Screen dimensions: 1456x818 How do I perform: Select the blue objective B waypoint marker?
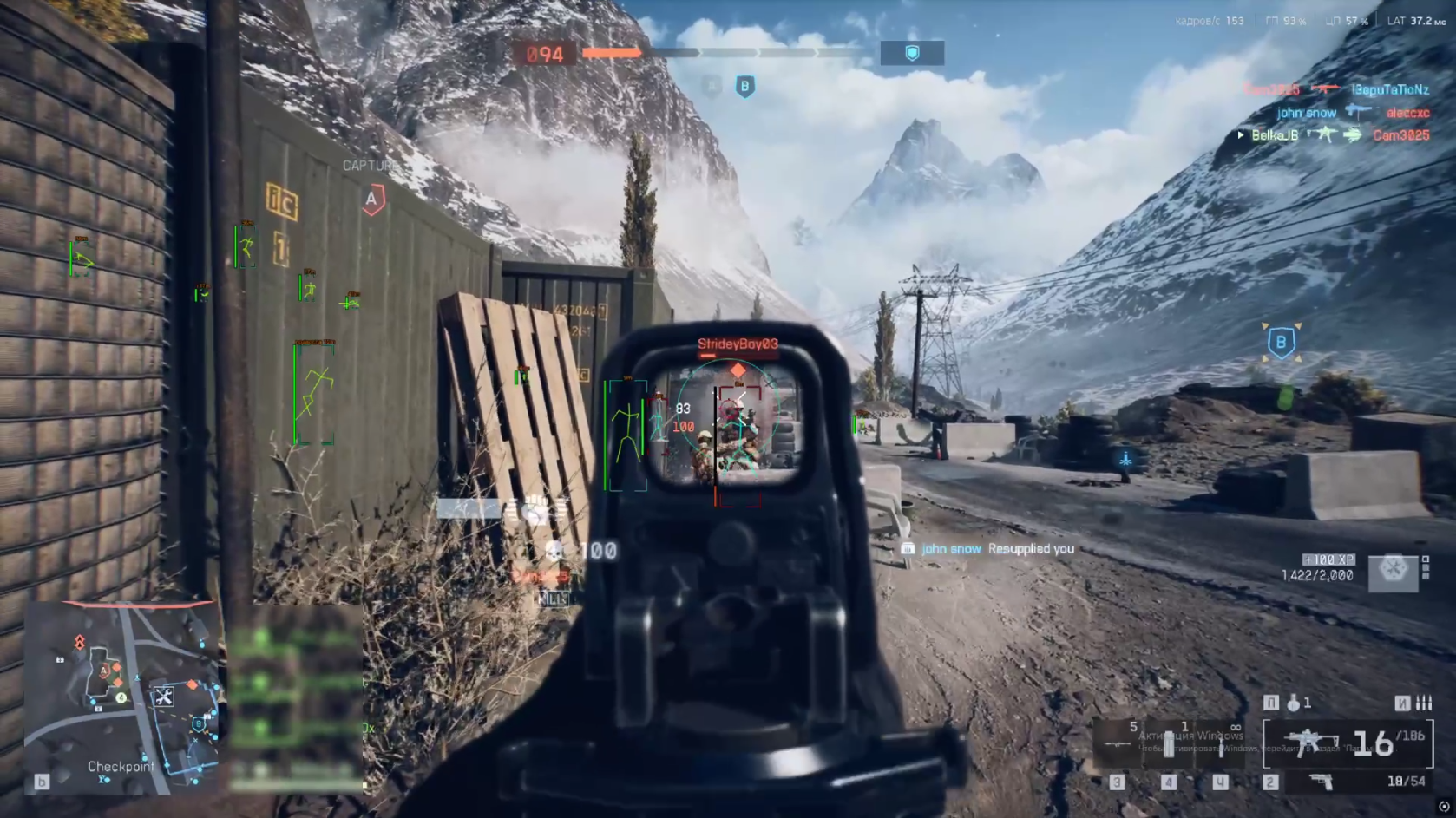click(1281, 342)
